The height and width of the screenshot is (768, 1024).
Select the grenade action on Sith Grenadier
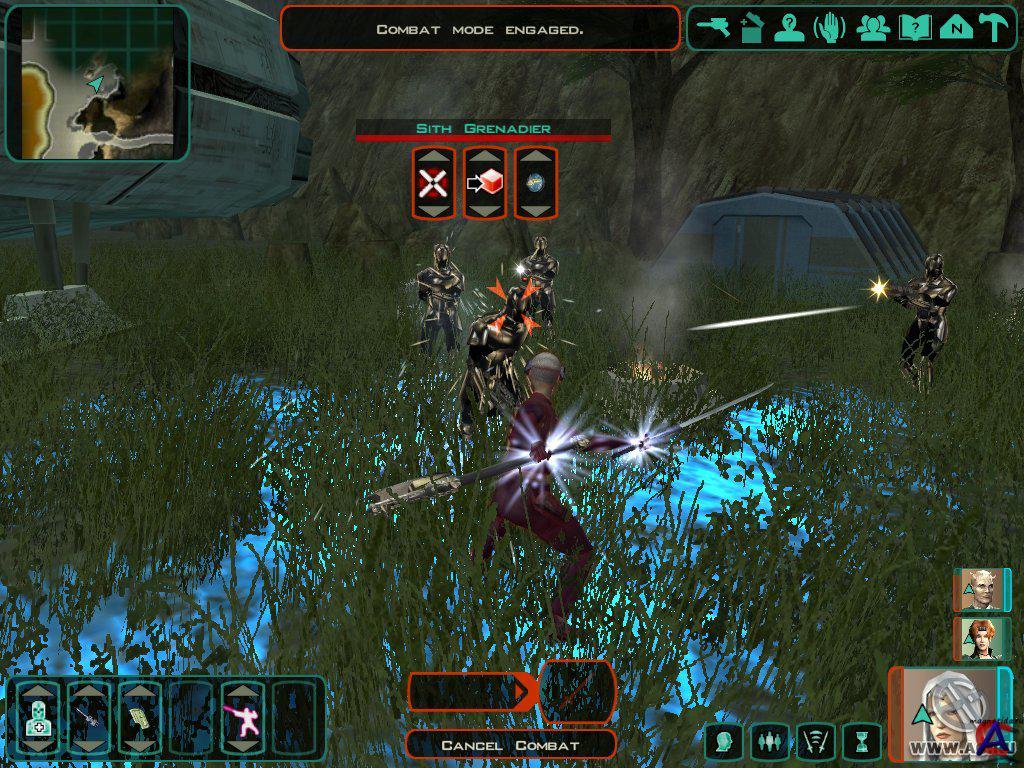(x=535, y=183)
